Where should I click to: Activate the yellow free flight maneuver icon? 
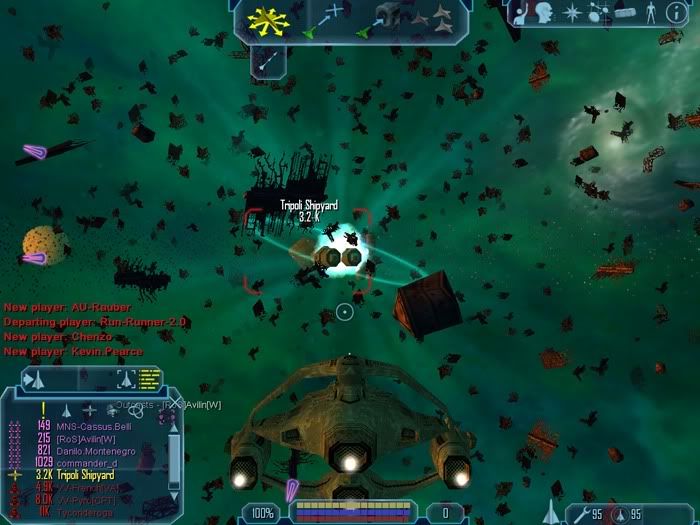[267, 19]
